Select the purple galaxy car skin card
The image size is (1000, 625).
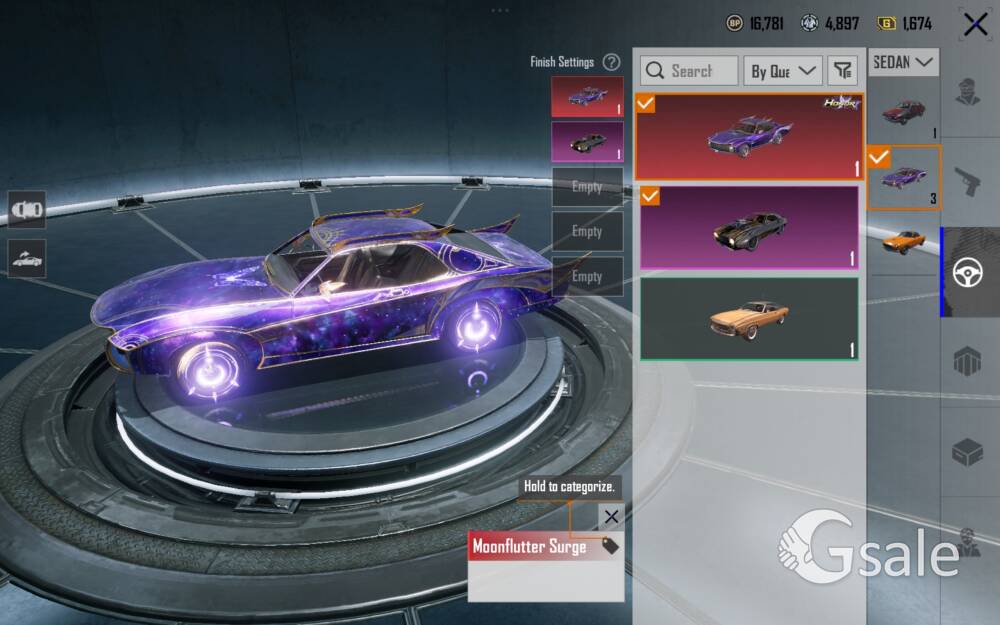click(749, 136)
